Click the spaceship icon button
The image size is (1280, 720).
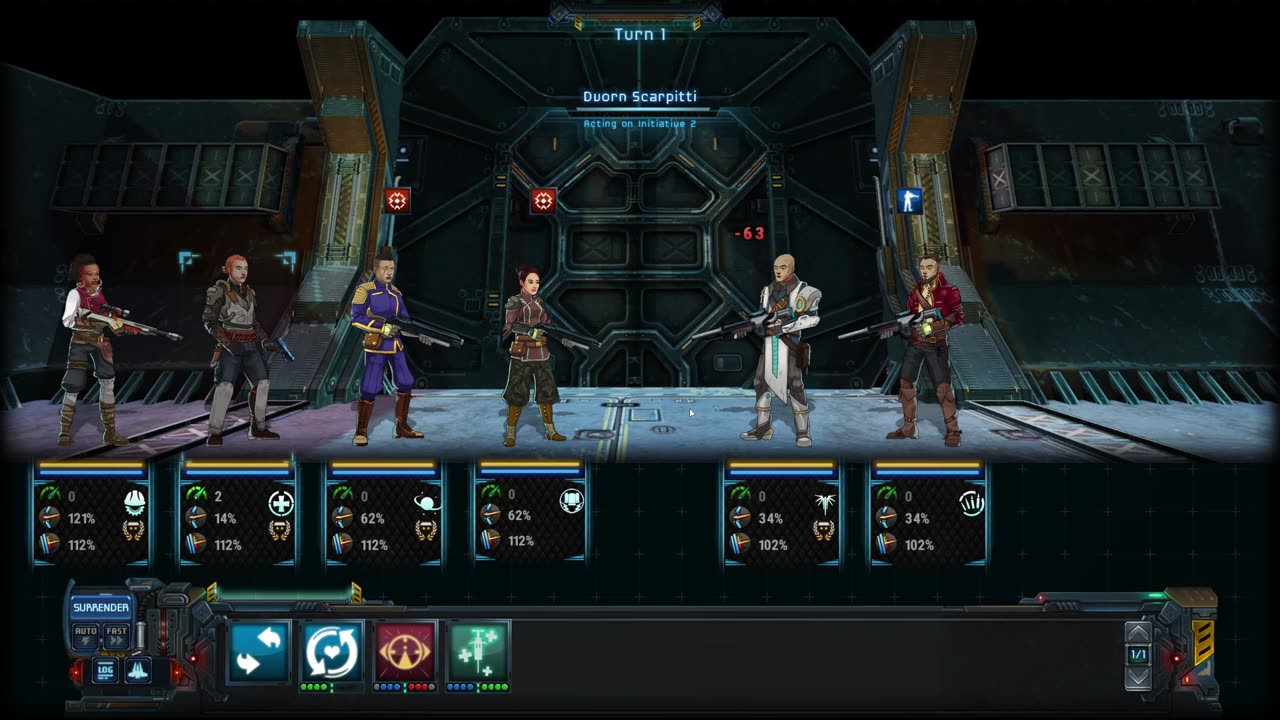pos(138,670)
